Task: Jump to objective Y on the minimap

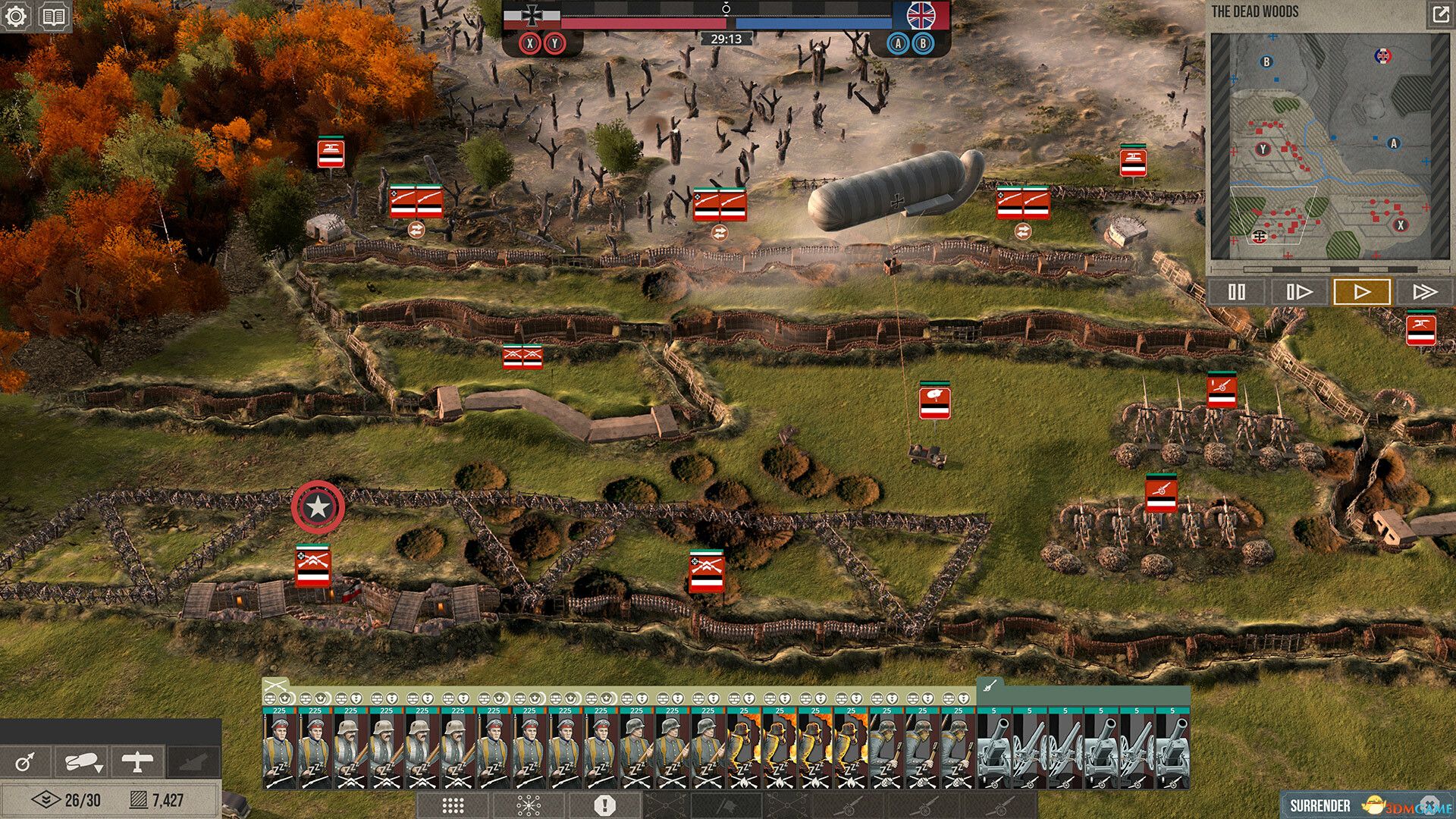Action: [1263, 149]
